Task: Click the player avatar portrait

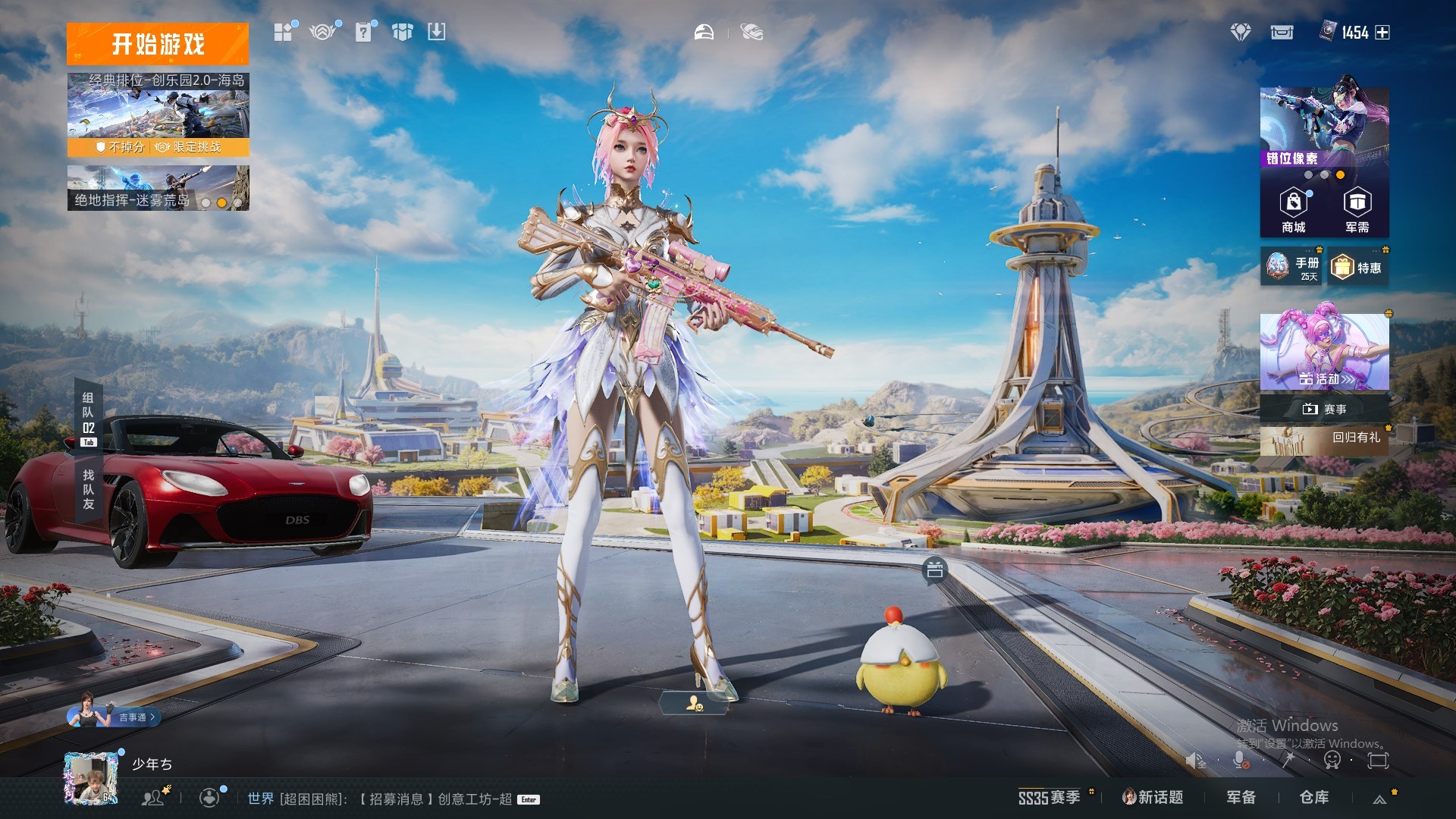Action: [90, 778]
